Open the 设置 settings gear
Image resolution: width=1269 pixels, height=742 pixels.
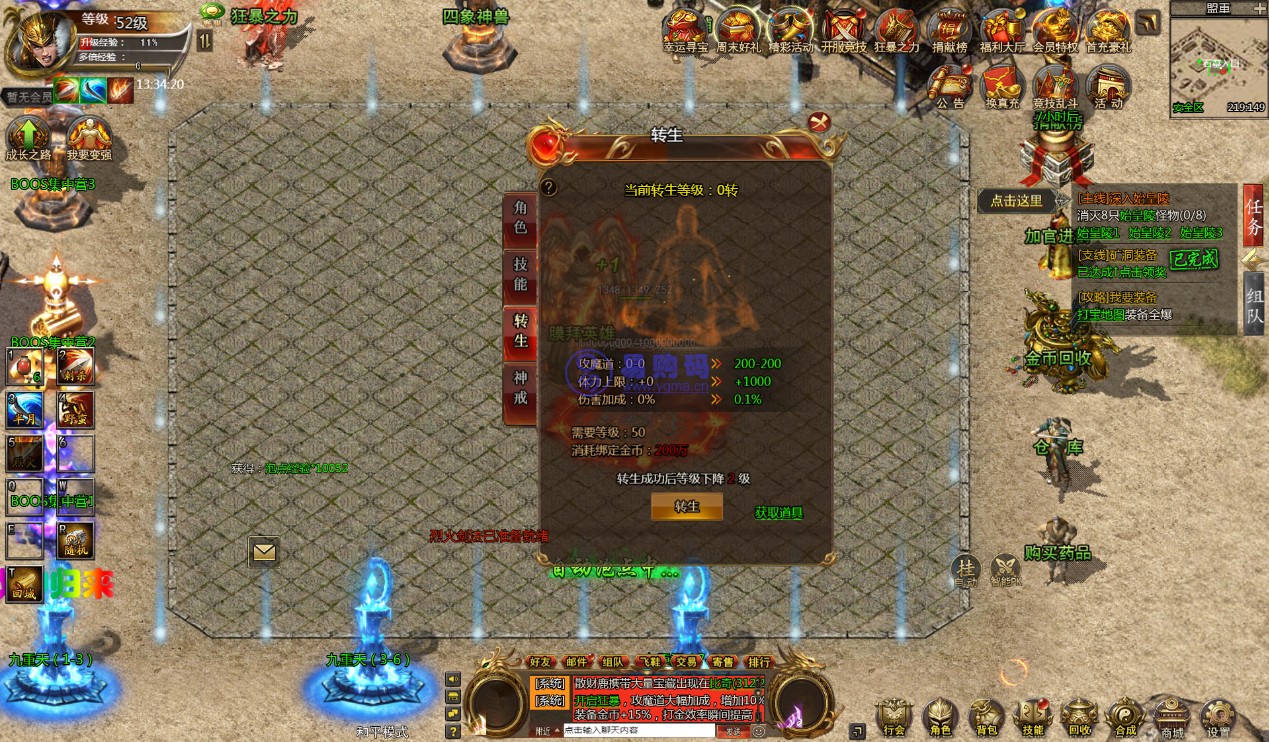pyautogui.click(x=1218, y=718)
